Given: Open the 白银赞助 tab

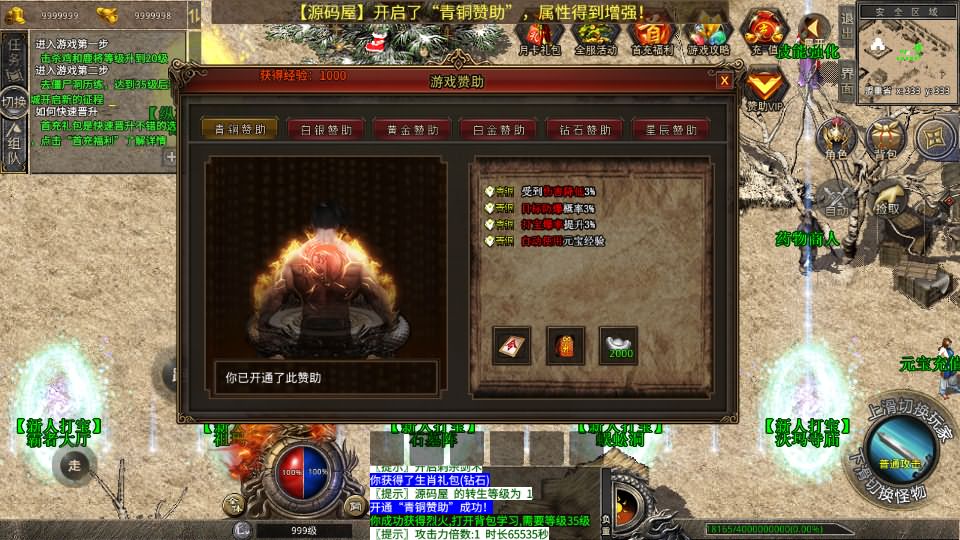Looking at the screenshot, I should click(x=326, y=129).
